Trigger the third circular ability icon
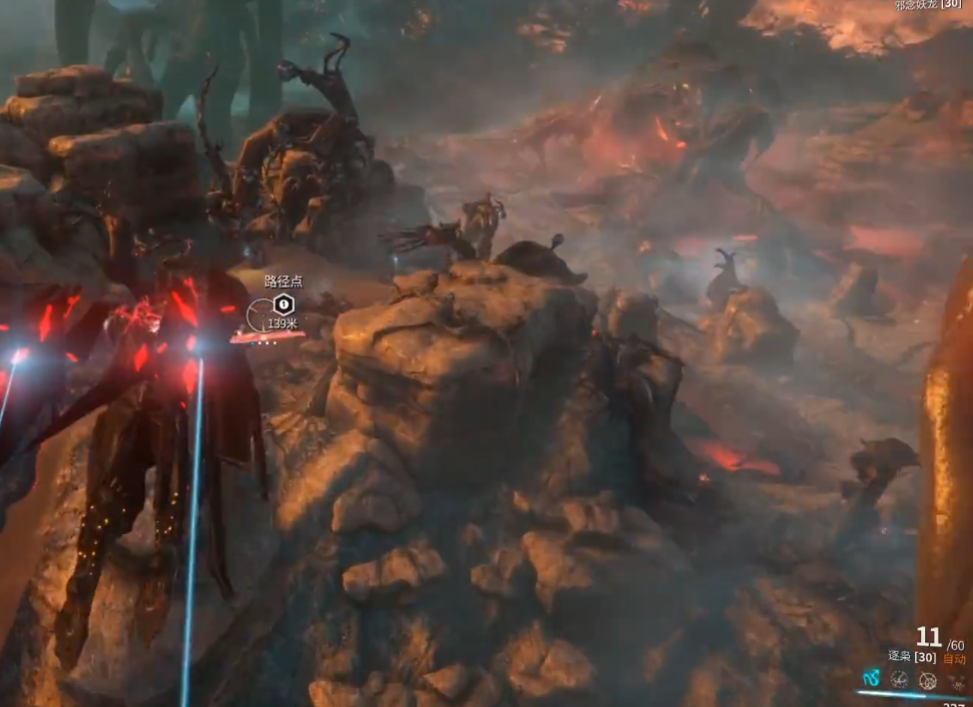 pos(928,680)
